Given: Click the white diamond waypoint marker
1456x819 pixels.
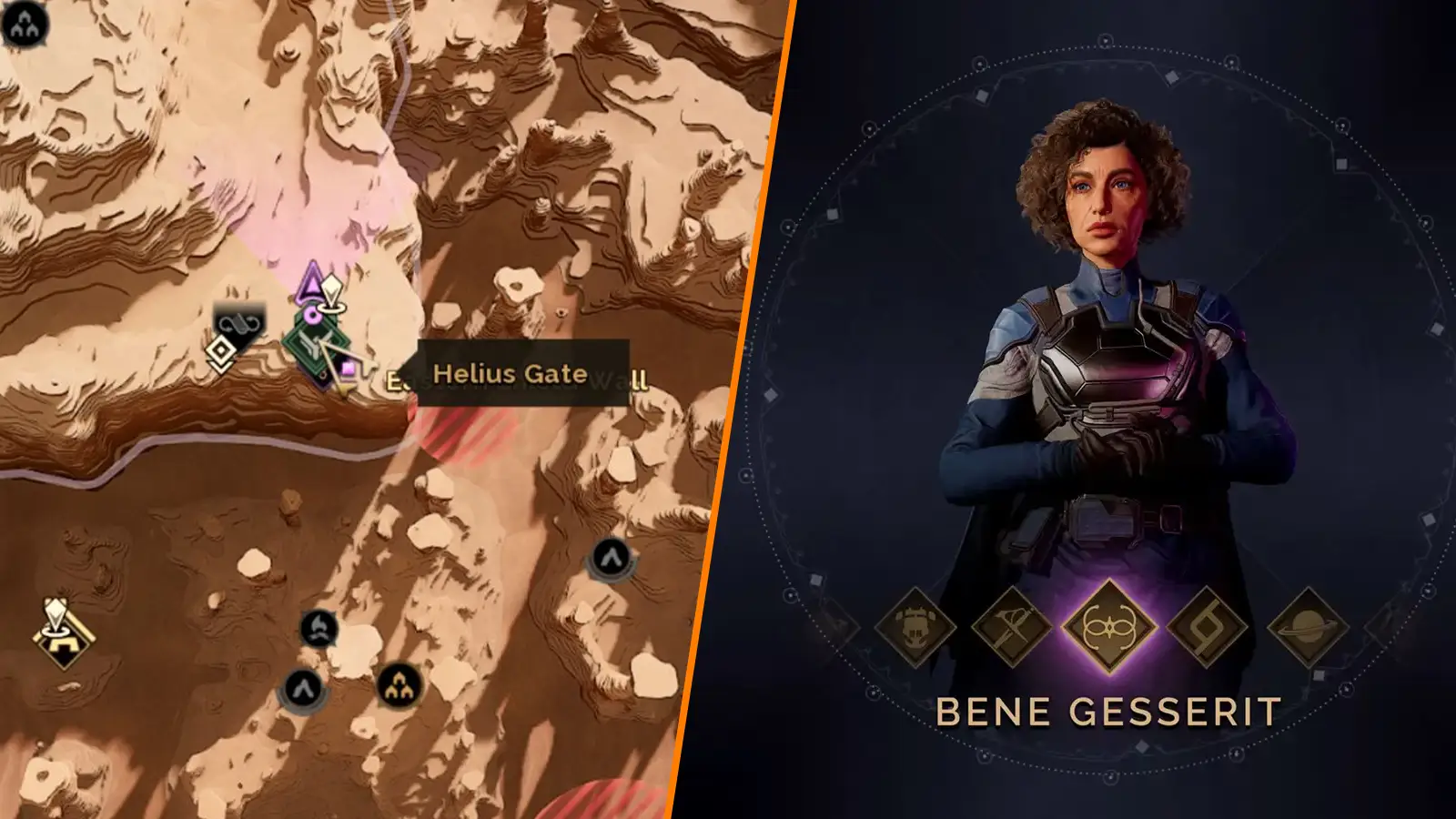Looking at the screenshot, I should click(x=220, y=351).
